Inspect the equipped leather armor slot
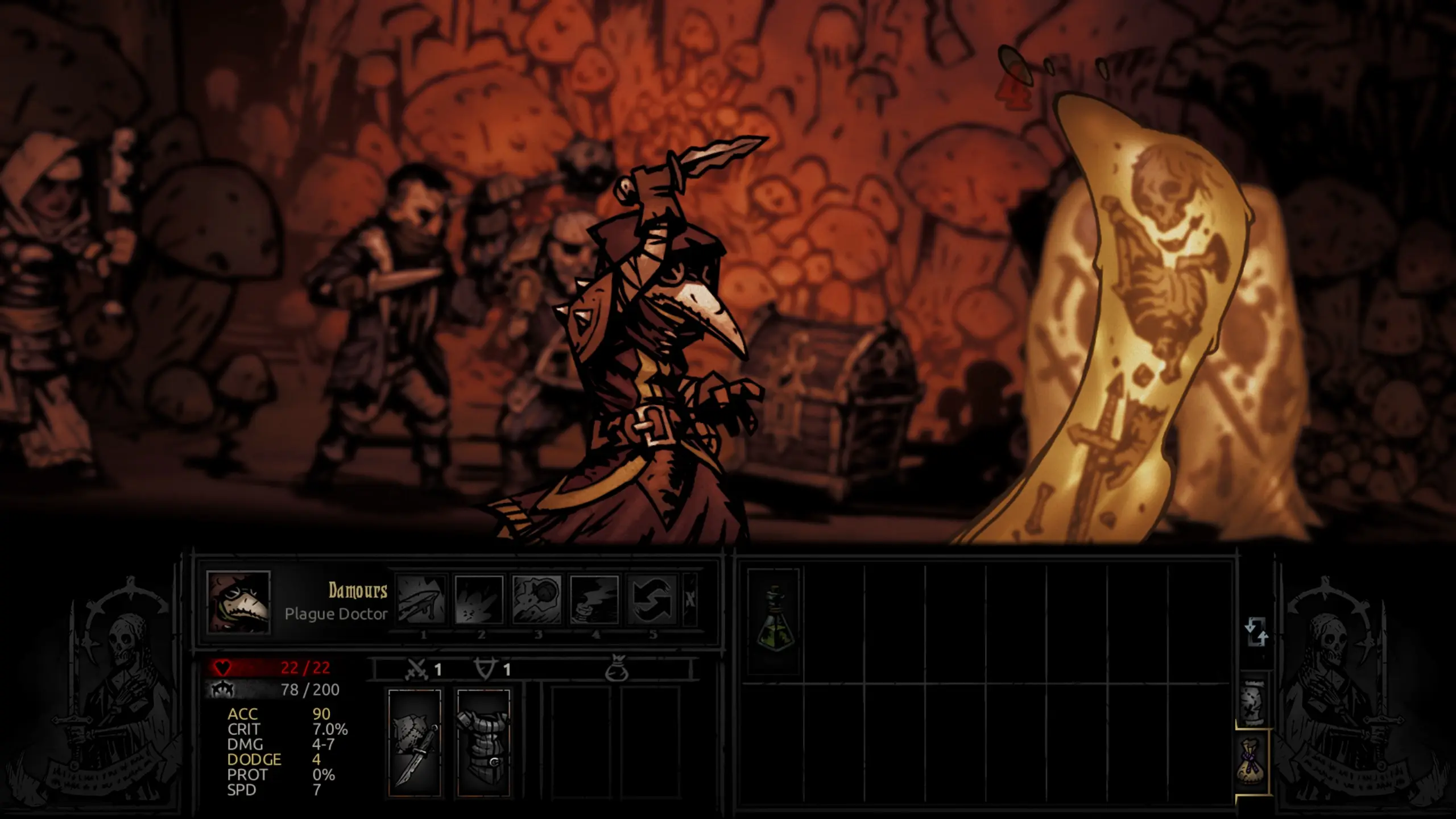 tap(483, 743)
